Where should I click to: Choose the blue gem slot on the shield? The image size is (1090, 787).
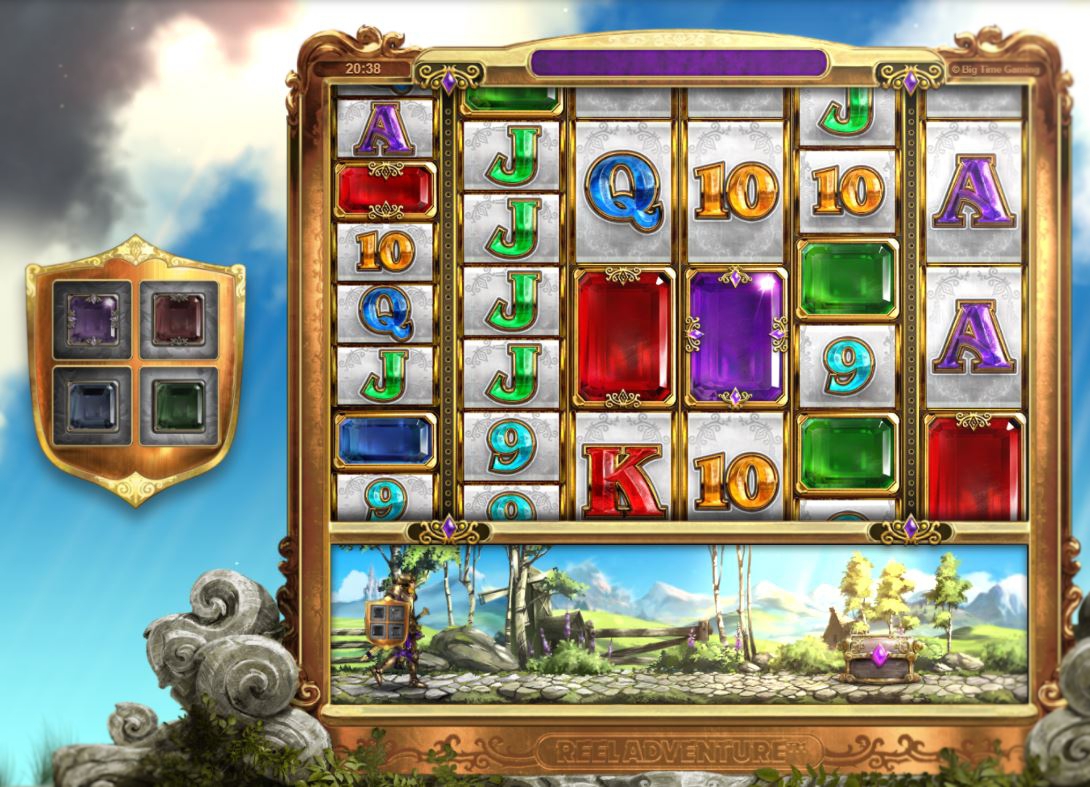[x=93, y=405]
